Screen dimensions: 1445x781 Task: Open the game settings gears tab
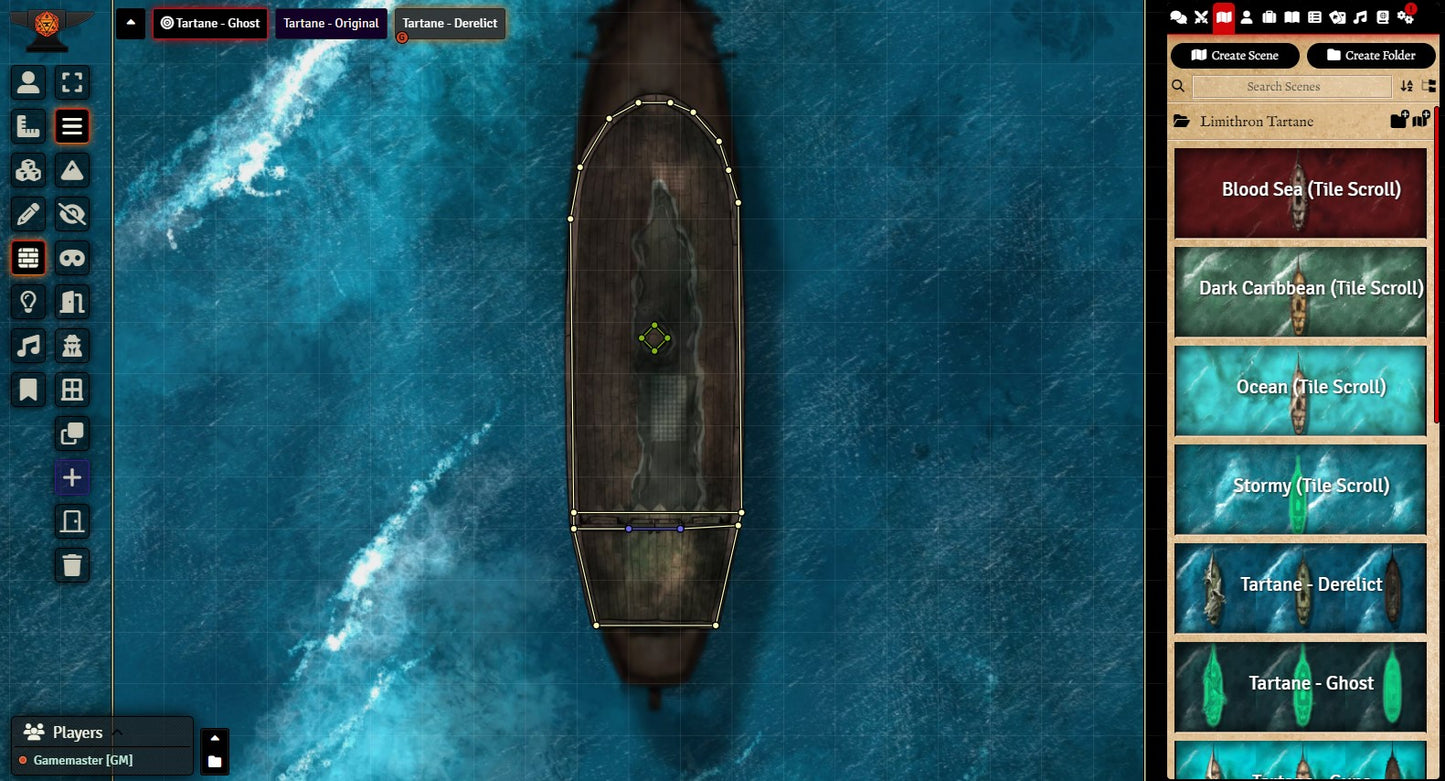1405,17
